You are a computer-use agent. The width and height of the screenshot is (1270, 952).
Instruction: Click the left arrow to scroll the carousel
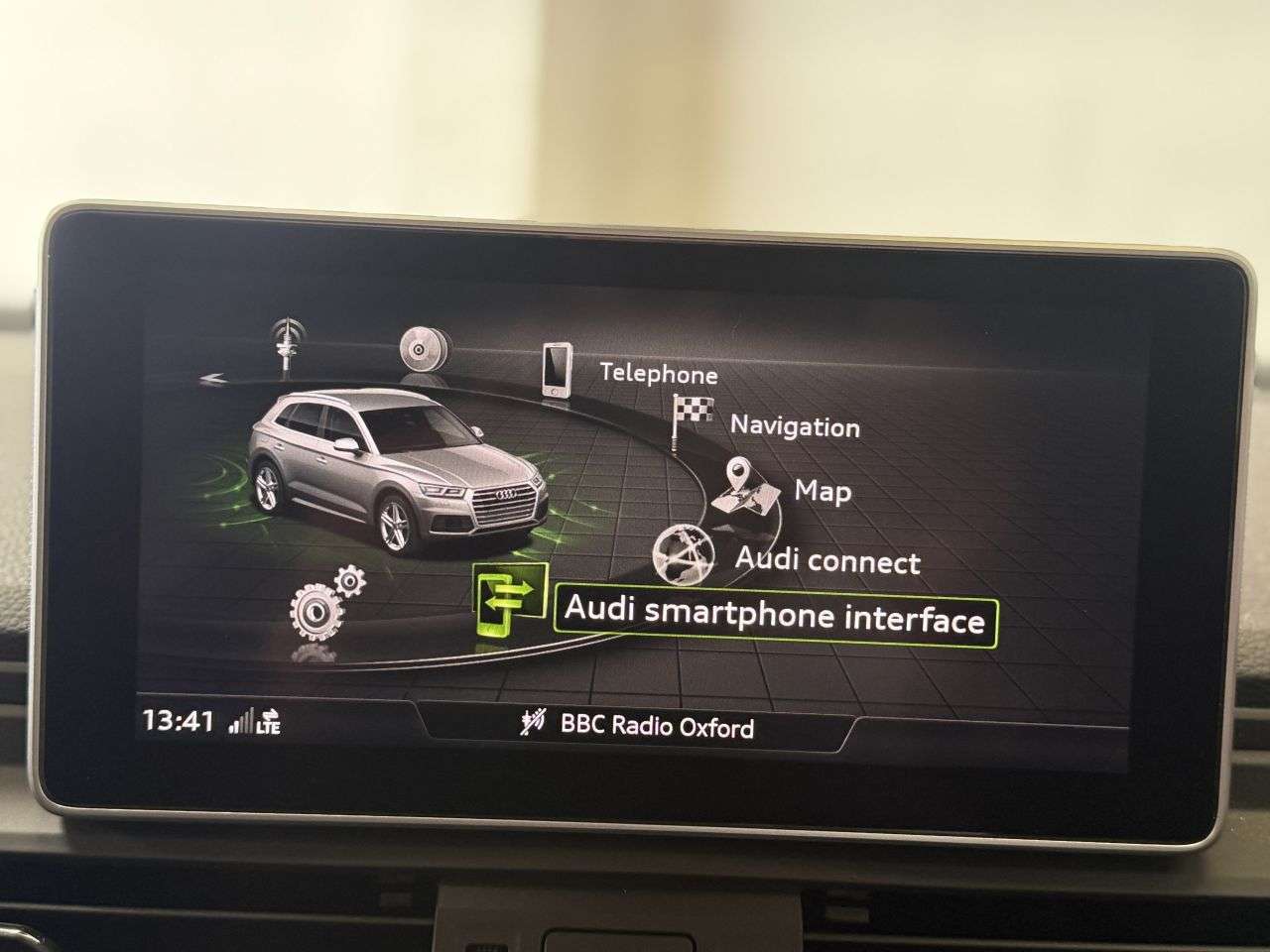(x=213, y=377)
